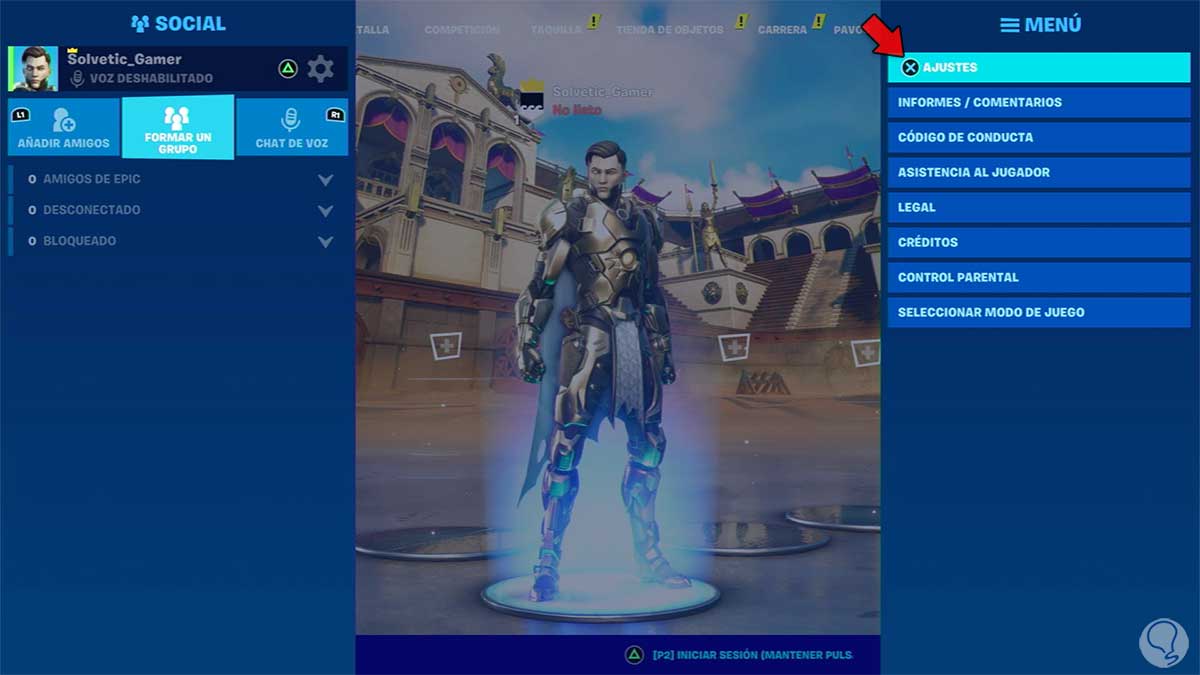1200x675 pixels.
Task: Switch to the Taquilla tab
Action: pos(556,30)
